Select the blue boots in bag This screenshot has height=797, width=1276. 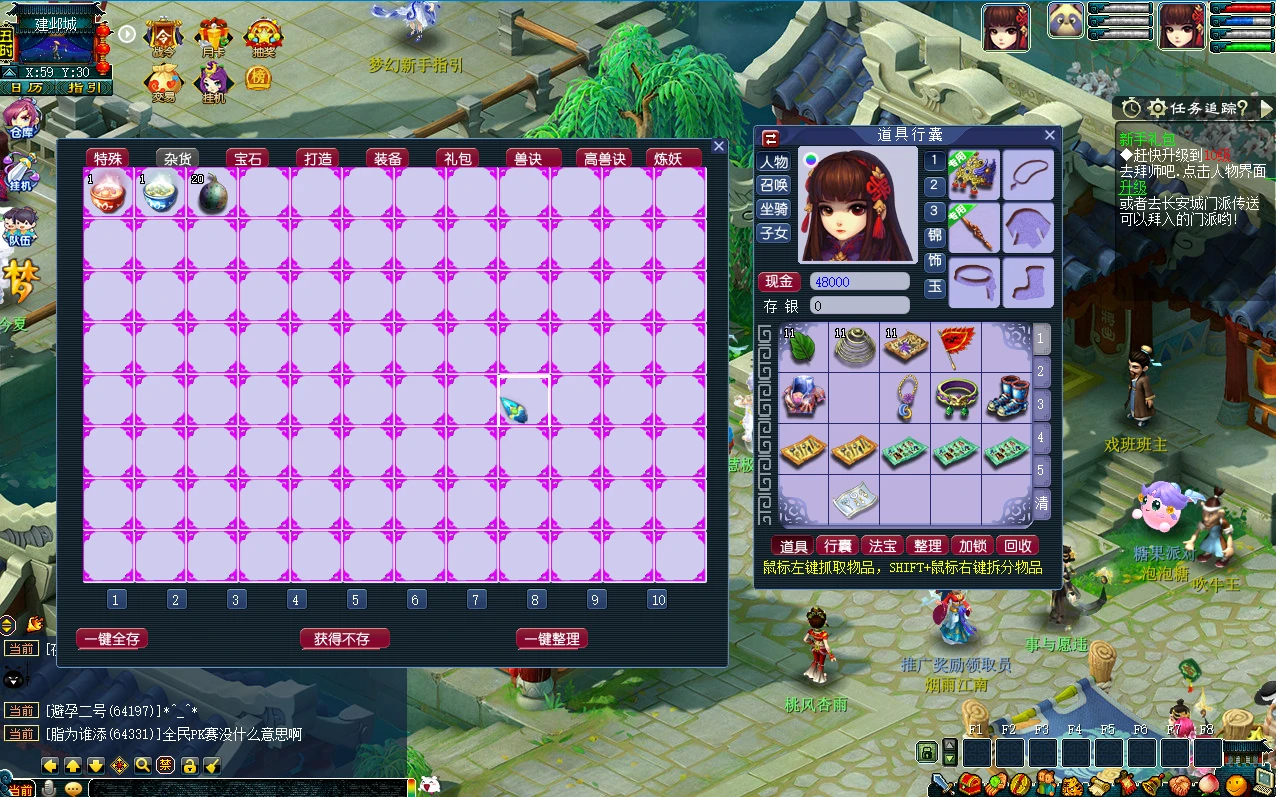[1006, 397]
